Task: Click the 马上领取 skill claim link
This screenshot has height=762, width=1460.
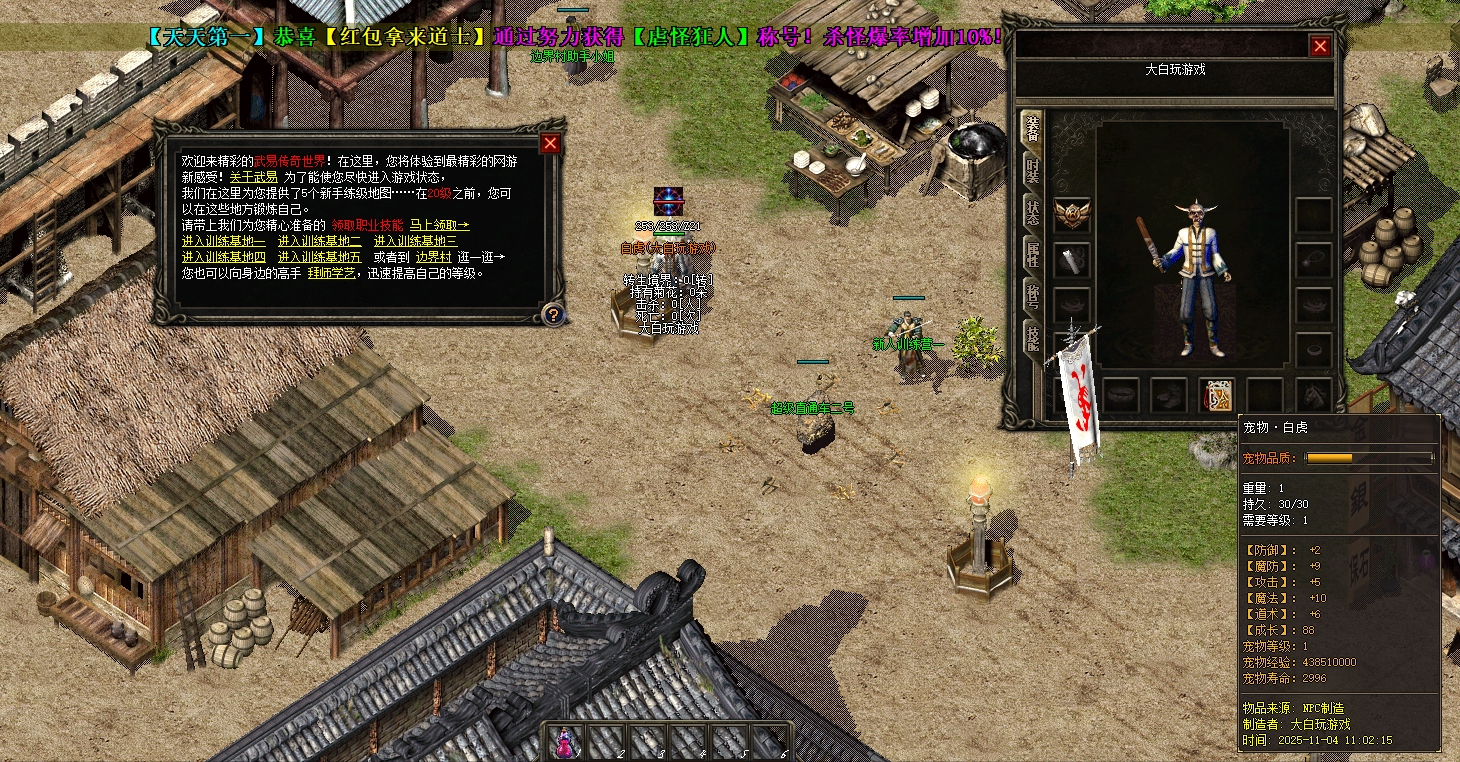Action: pyautogui.click(x=439, y=225)
